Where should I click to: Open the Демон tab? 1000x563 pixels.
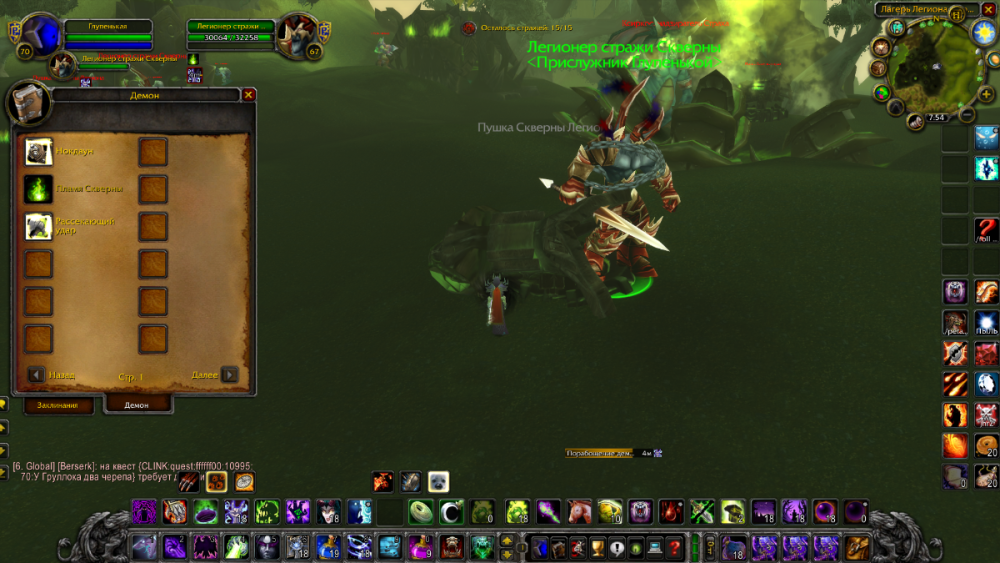point(137,405)
